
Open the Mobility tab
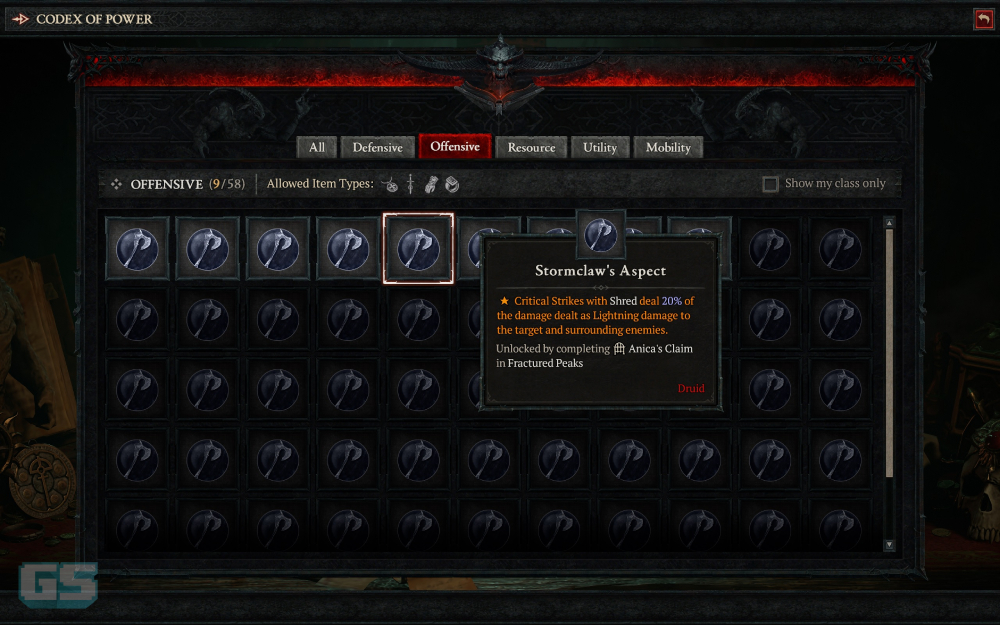coord(668,147)
